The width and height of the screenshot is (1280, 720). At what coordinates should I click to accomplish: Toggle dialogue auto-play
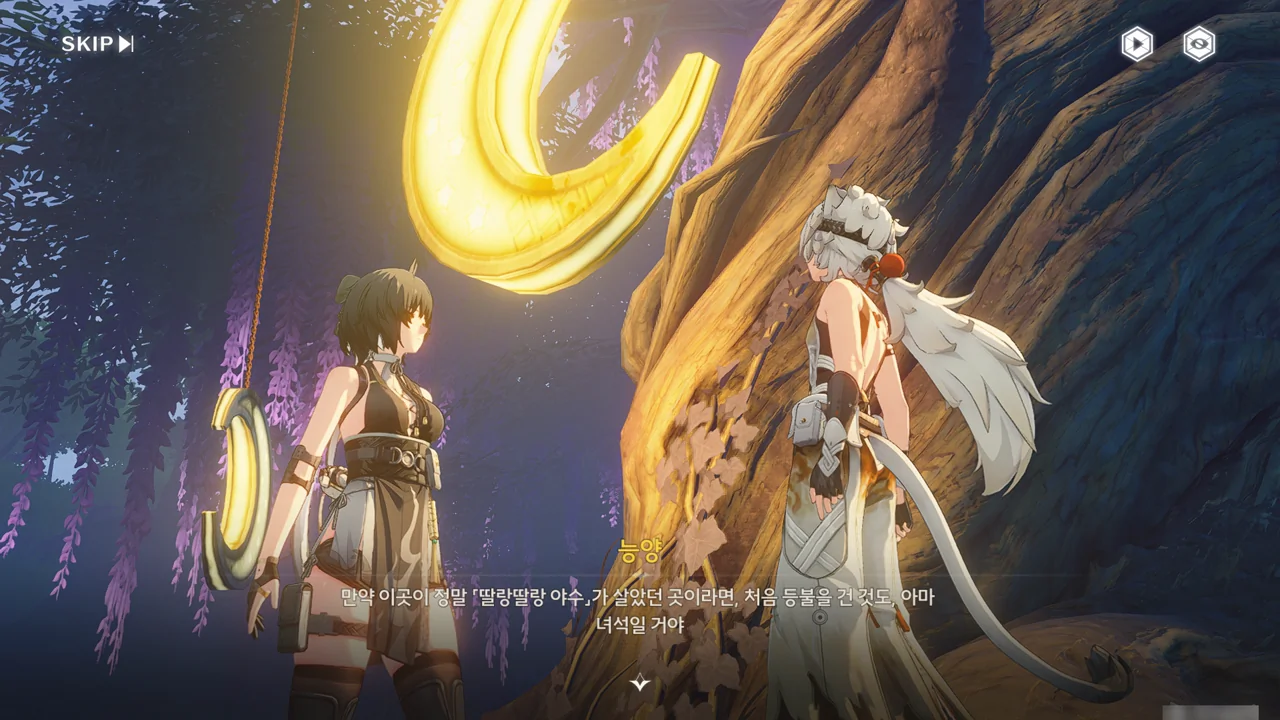point(1136,44)
